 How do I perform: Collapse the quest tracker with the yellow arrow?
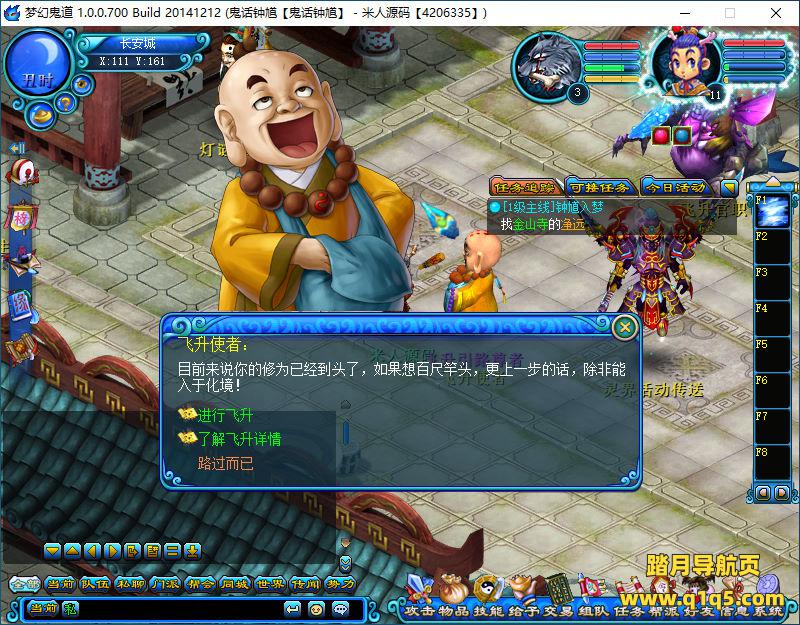[729, 187]
